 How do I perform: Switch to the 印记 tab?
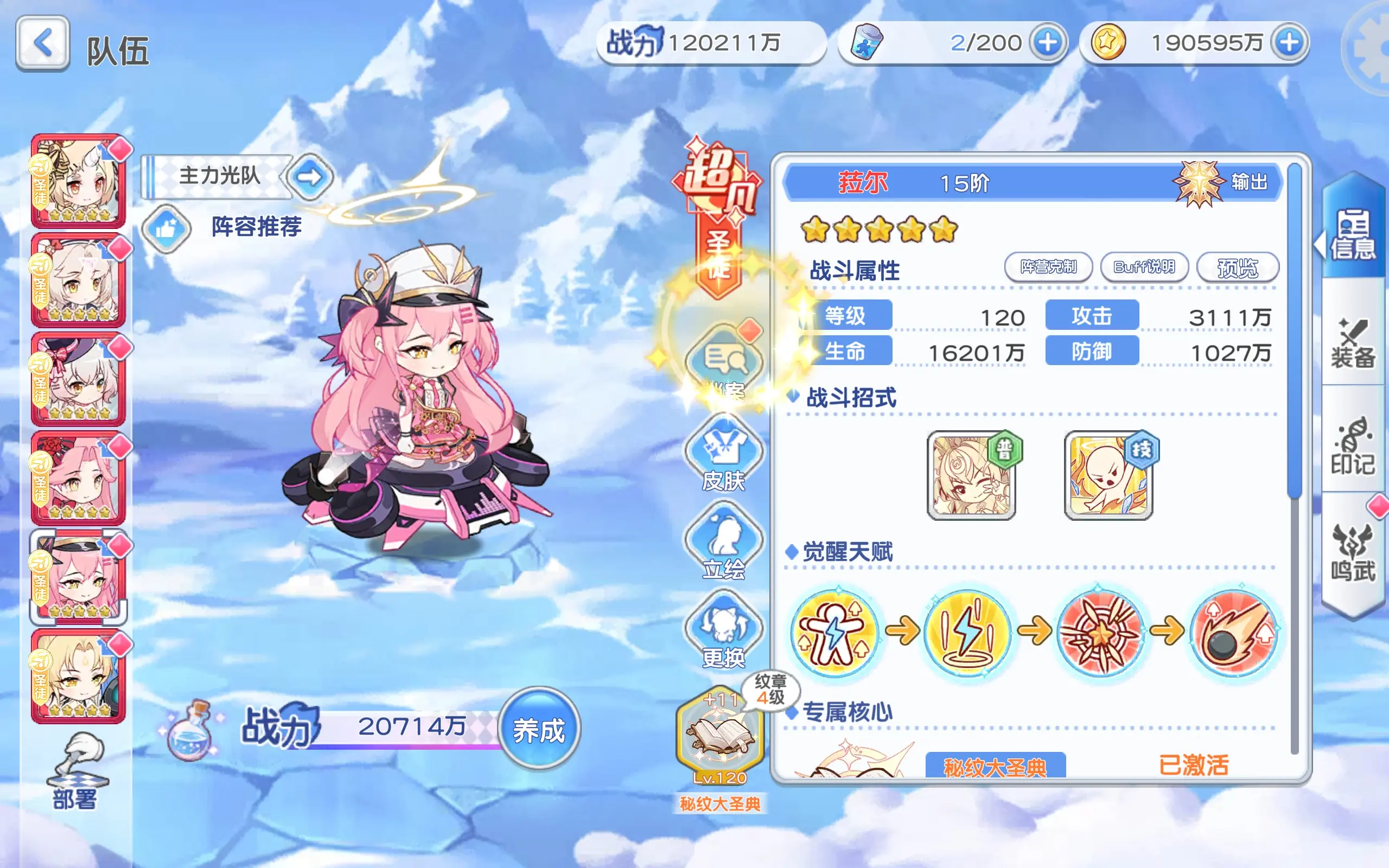click(x=1353, y=446)
